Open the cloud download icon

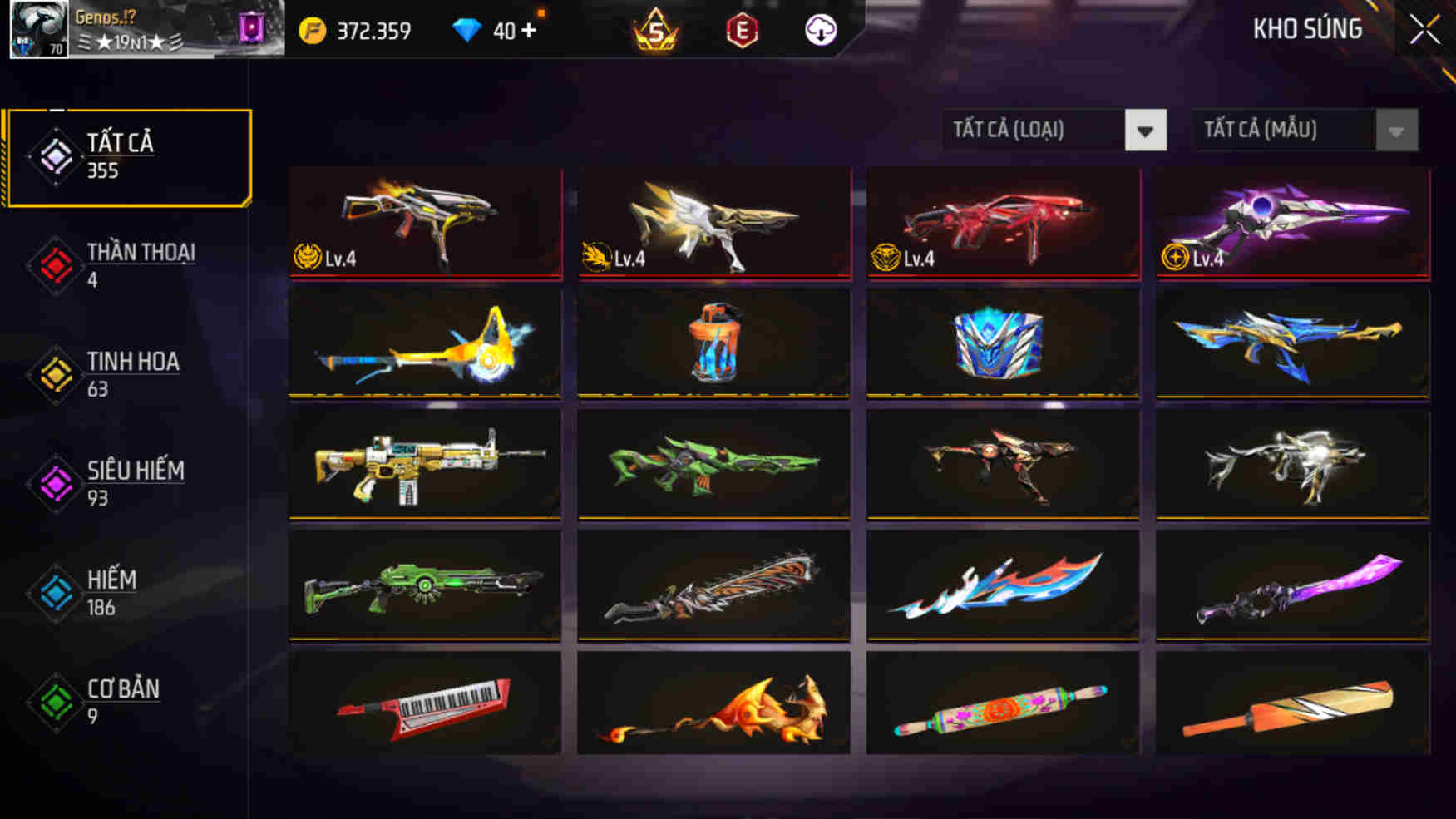[819, 32]
